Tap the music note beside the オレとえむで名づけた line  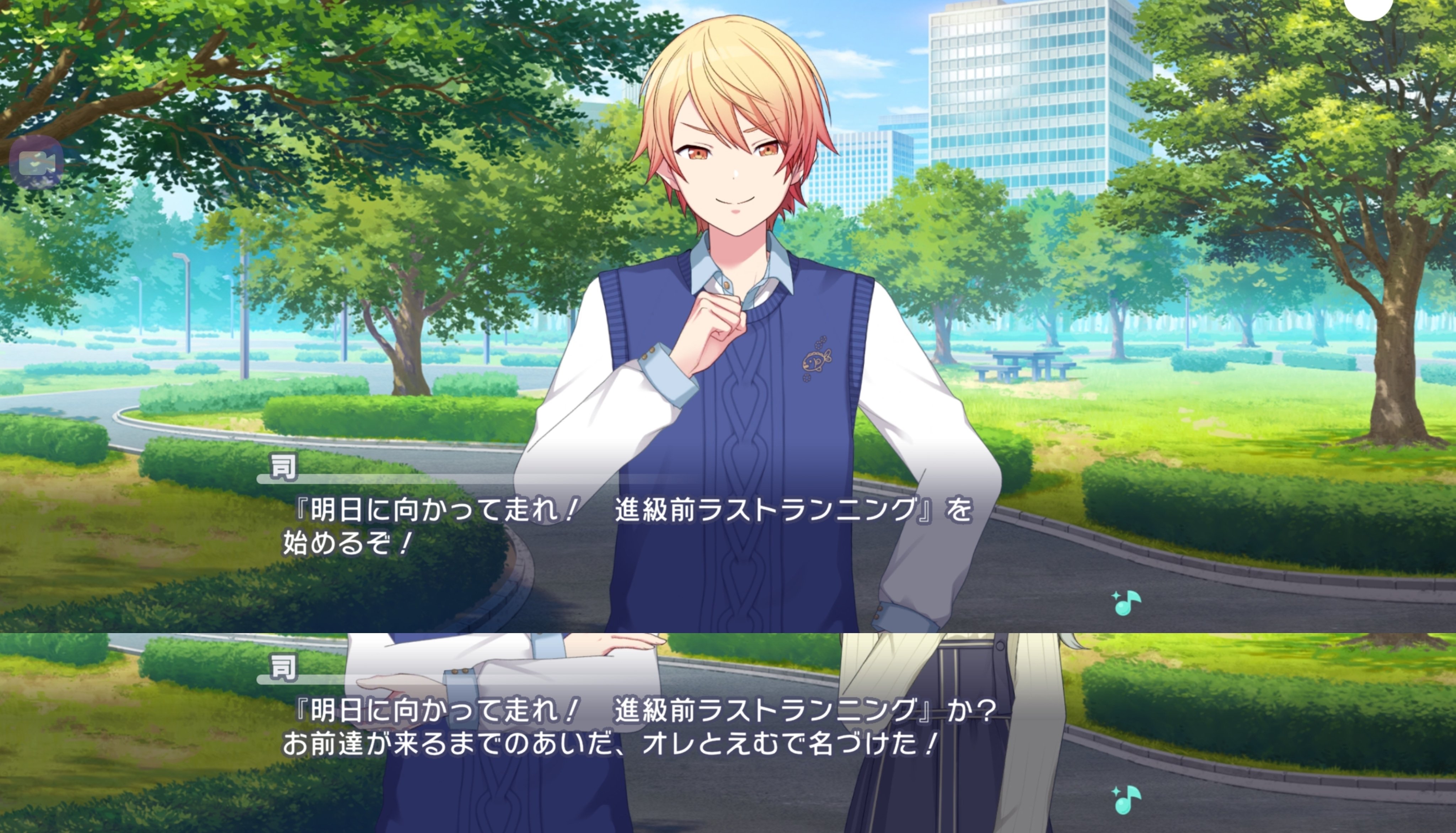point(1126,799)
